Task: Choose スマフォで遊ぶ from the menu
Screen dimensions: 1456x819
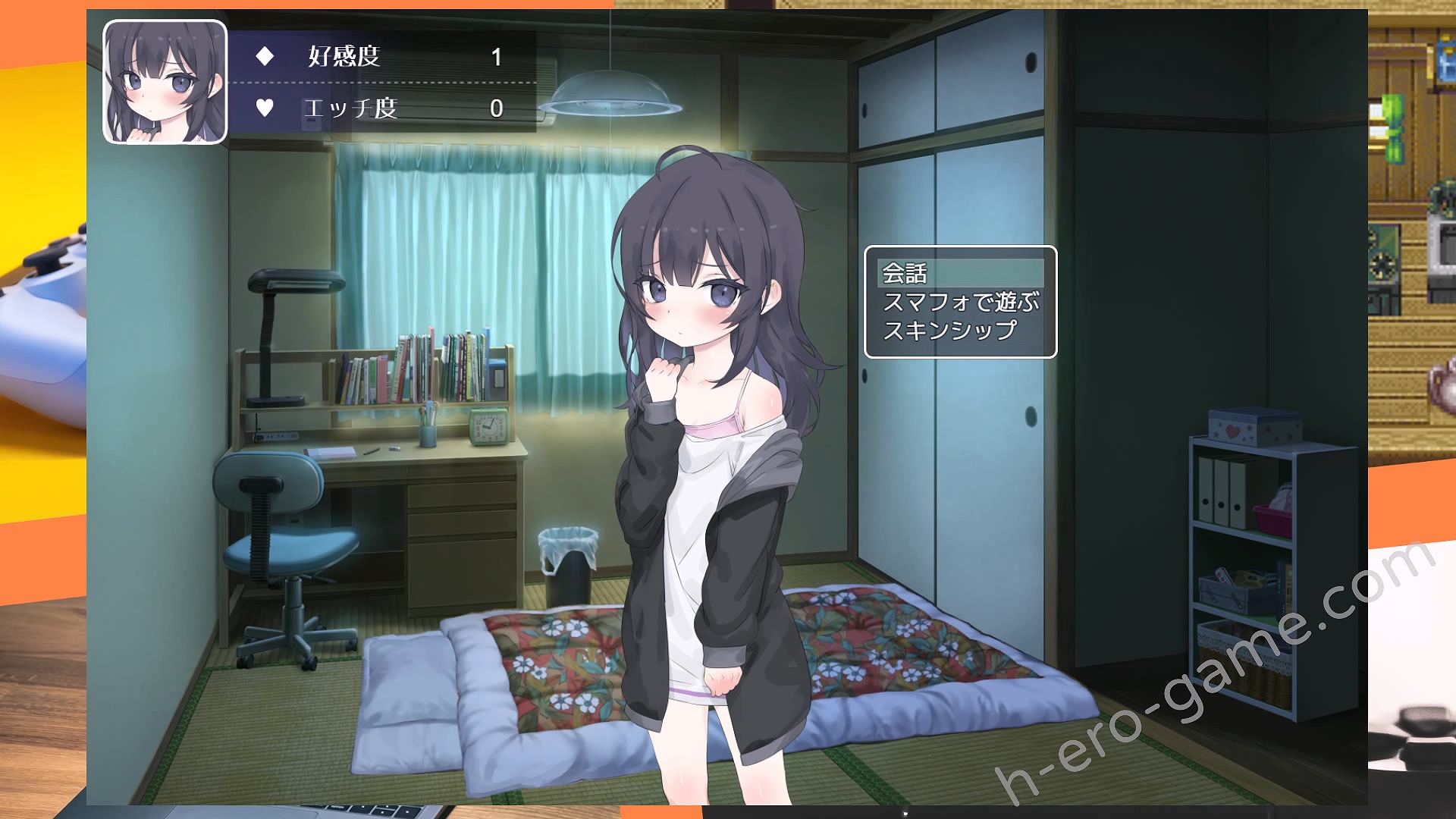Action: (x=960, y=303)
